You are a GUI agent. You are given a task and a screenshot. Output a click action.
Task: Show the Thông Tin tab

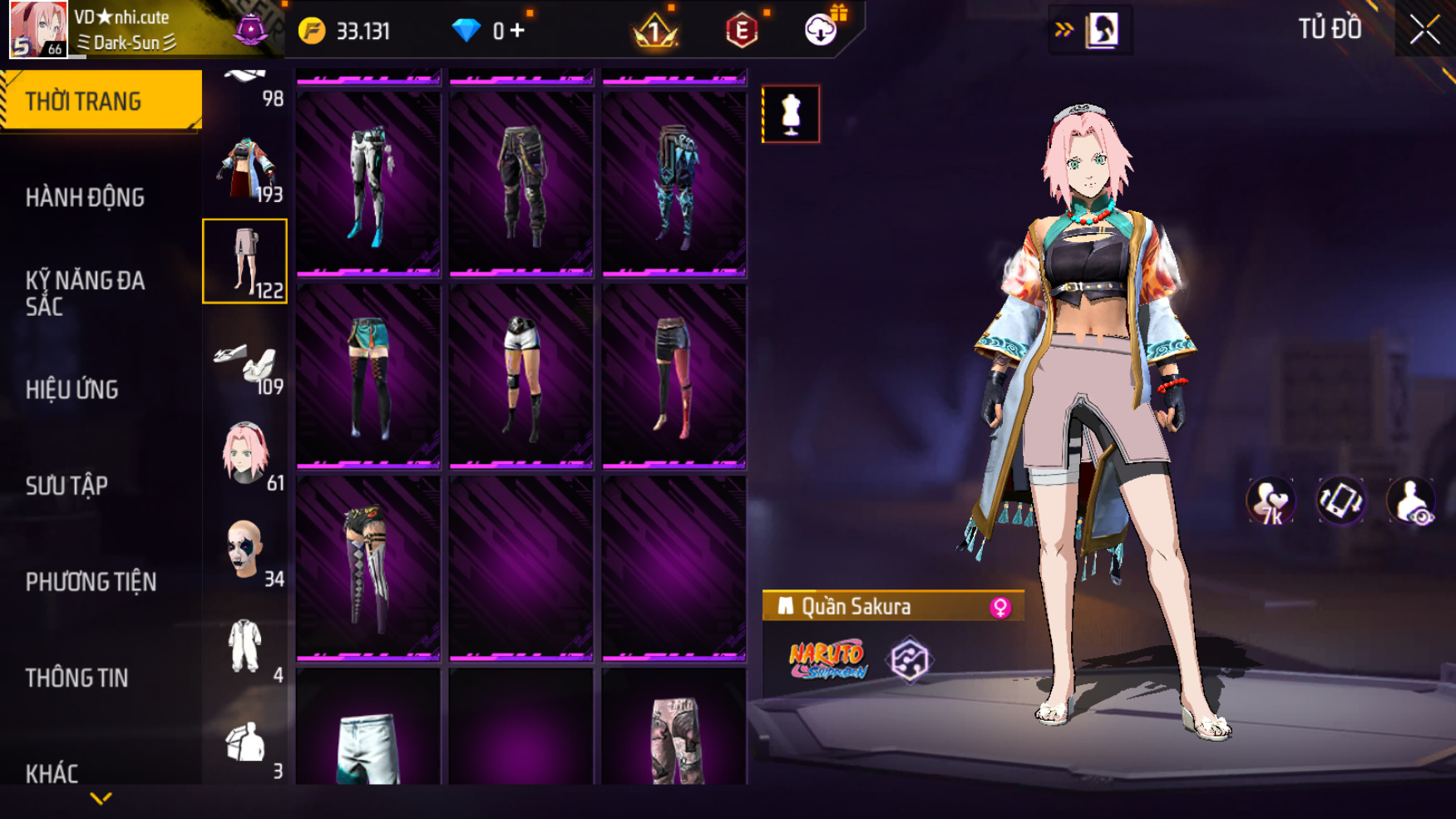(77, 678)
